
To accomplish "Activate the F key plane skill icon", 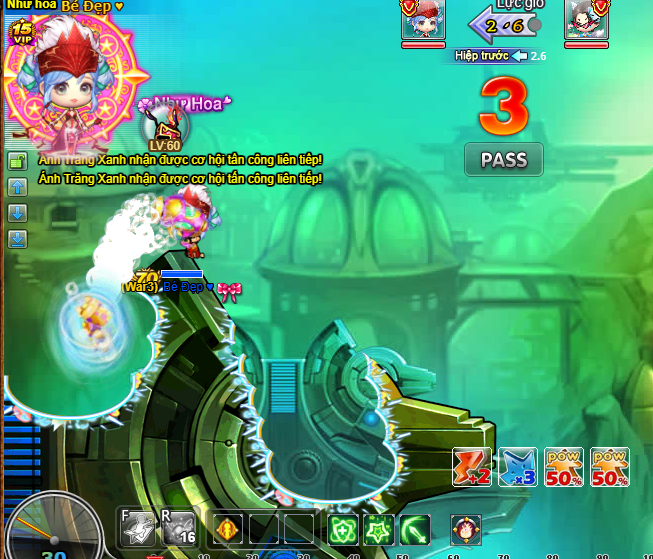I will (x=138, y=528).
